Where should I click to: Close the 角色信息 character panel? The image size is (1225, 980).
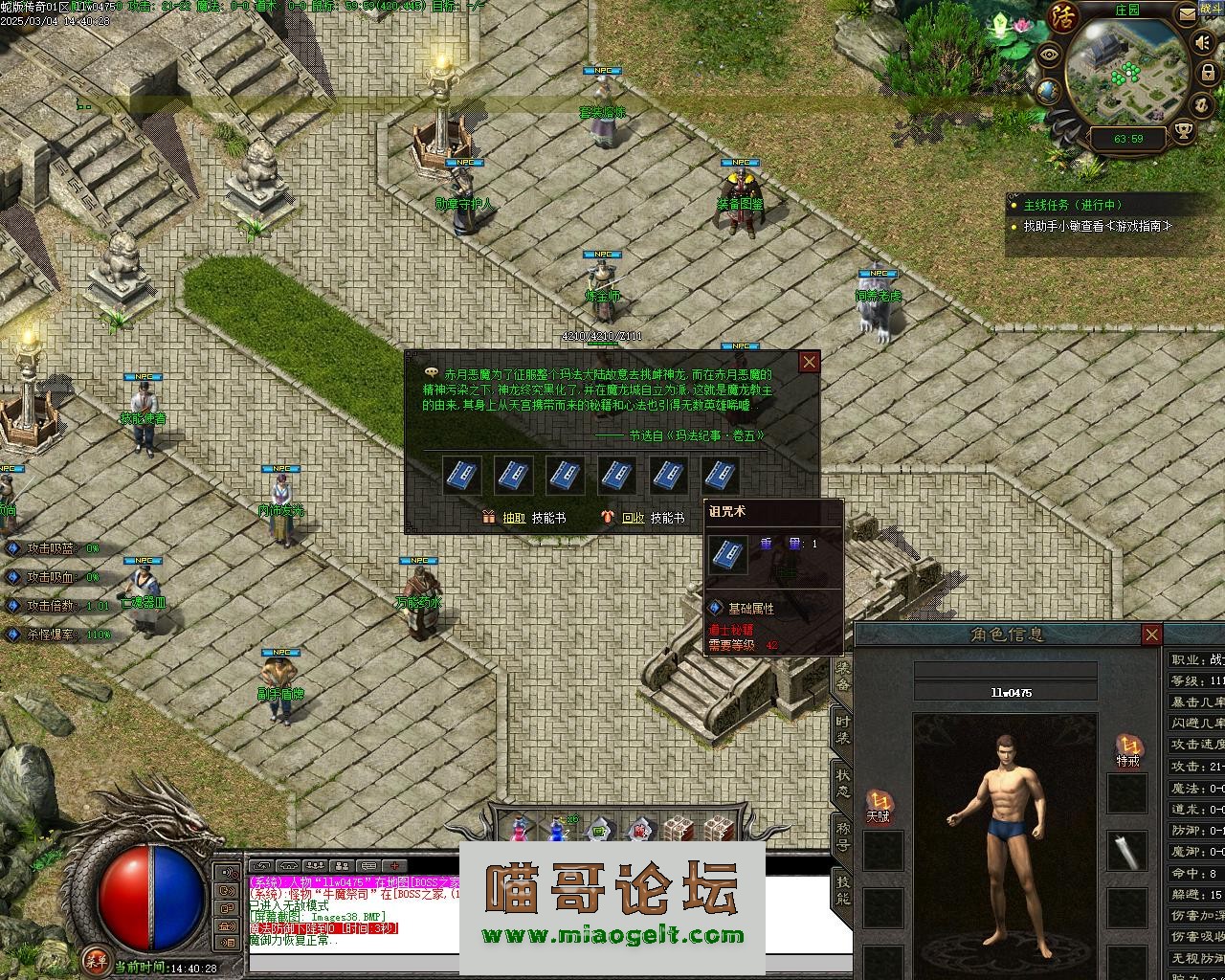[1151, 635]
